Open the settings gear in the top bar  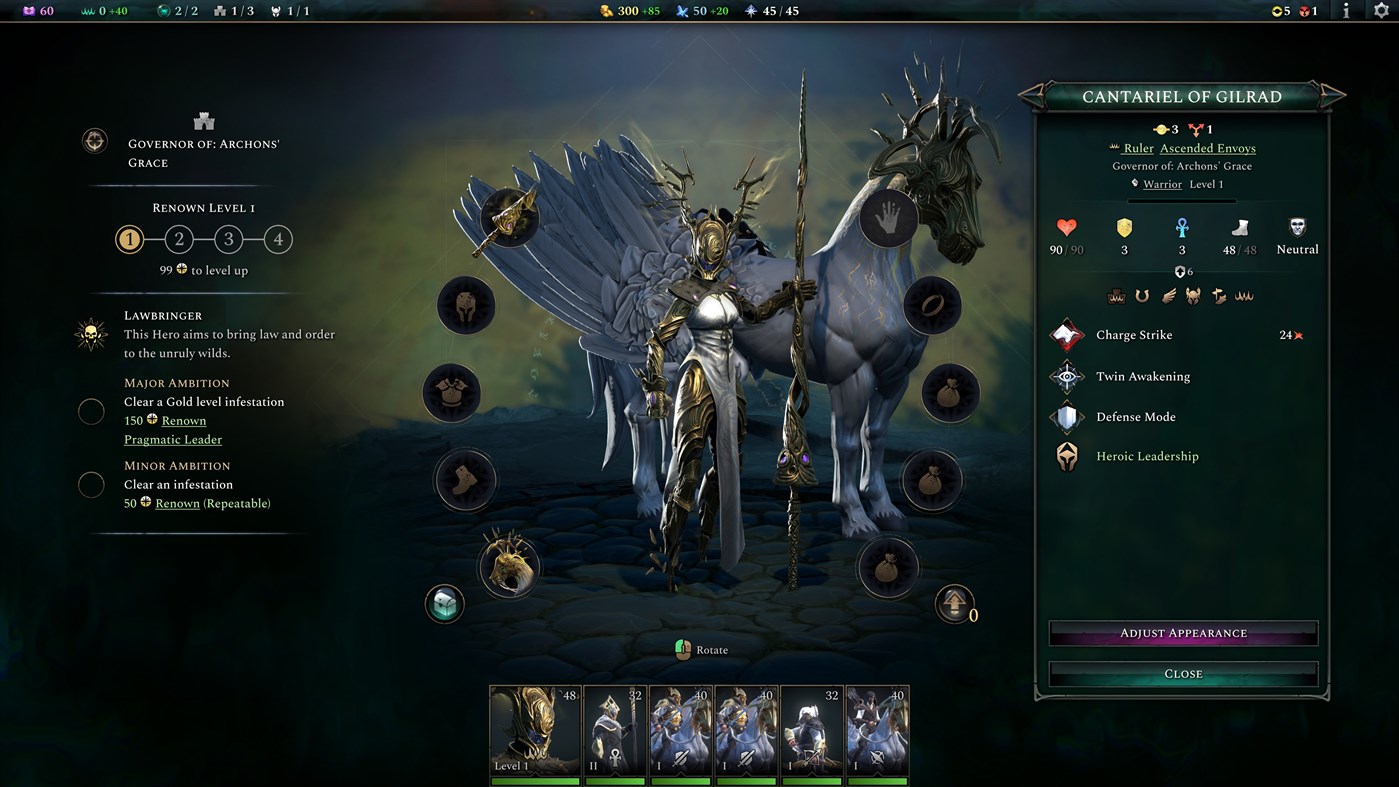pyautogui.click(x=1382, y=12)
